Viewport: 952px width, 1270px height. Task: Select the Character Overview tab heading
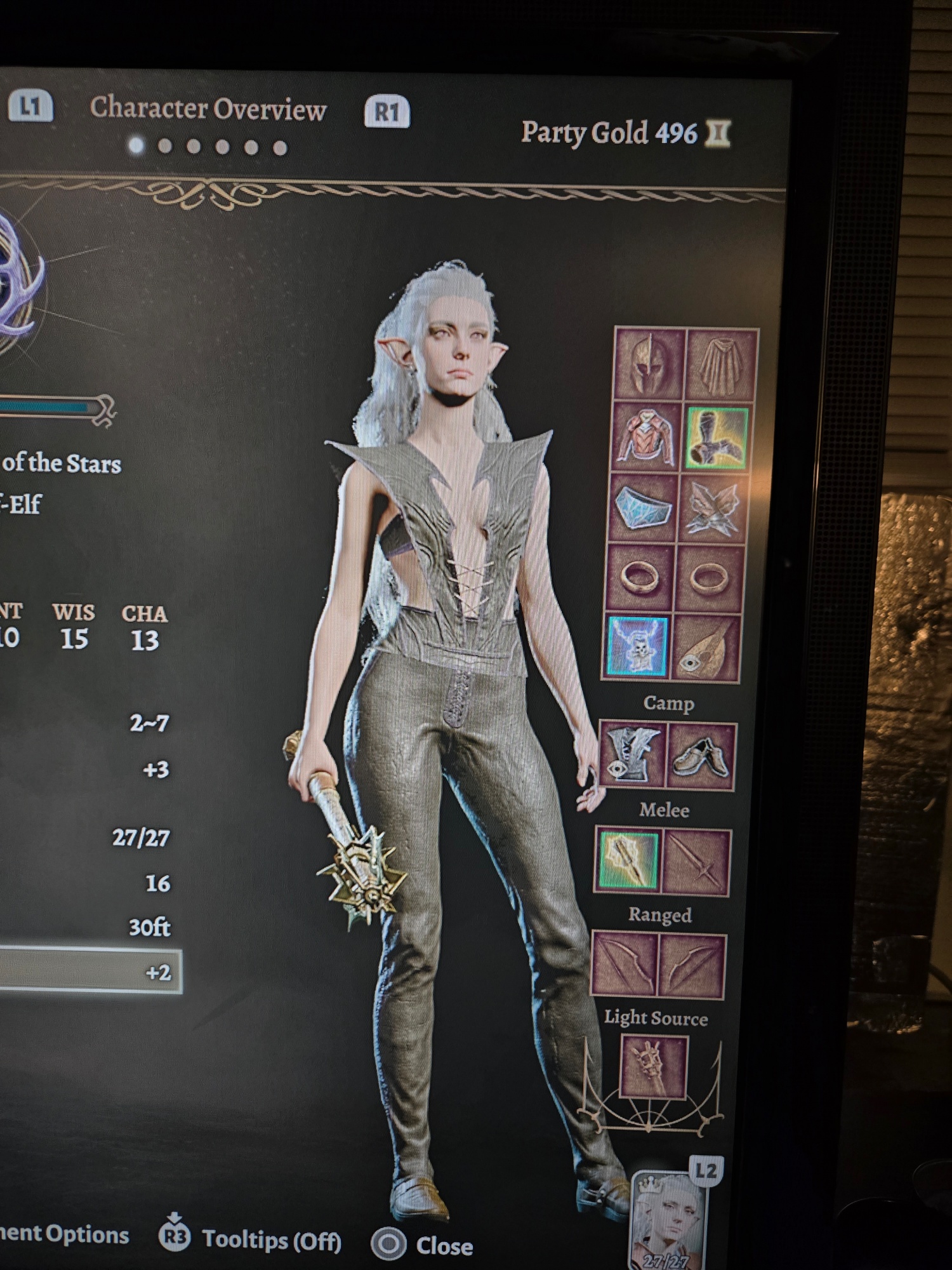click(x=208, y=109)
